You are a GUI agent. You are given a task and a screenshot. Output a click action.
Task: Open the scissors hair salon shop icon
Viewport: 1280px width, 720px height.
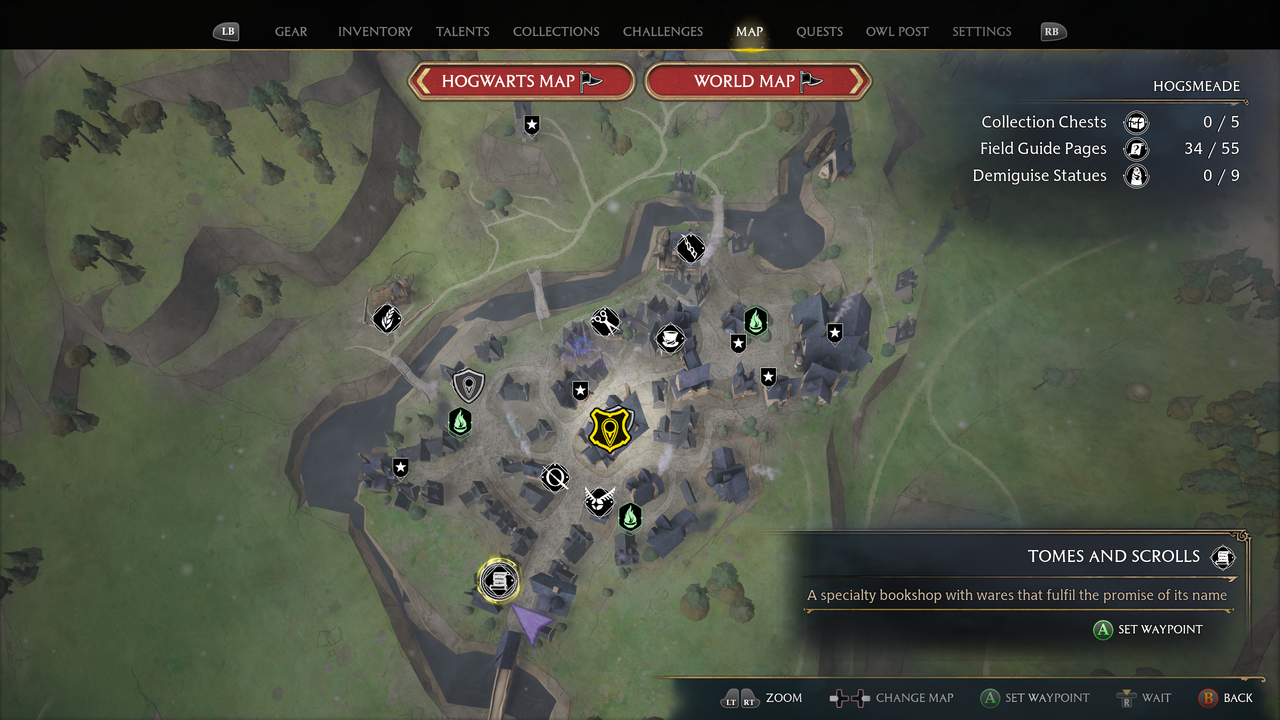click(x=605, y=322)
